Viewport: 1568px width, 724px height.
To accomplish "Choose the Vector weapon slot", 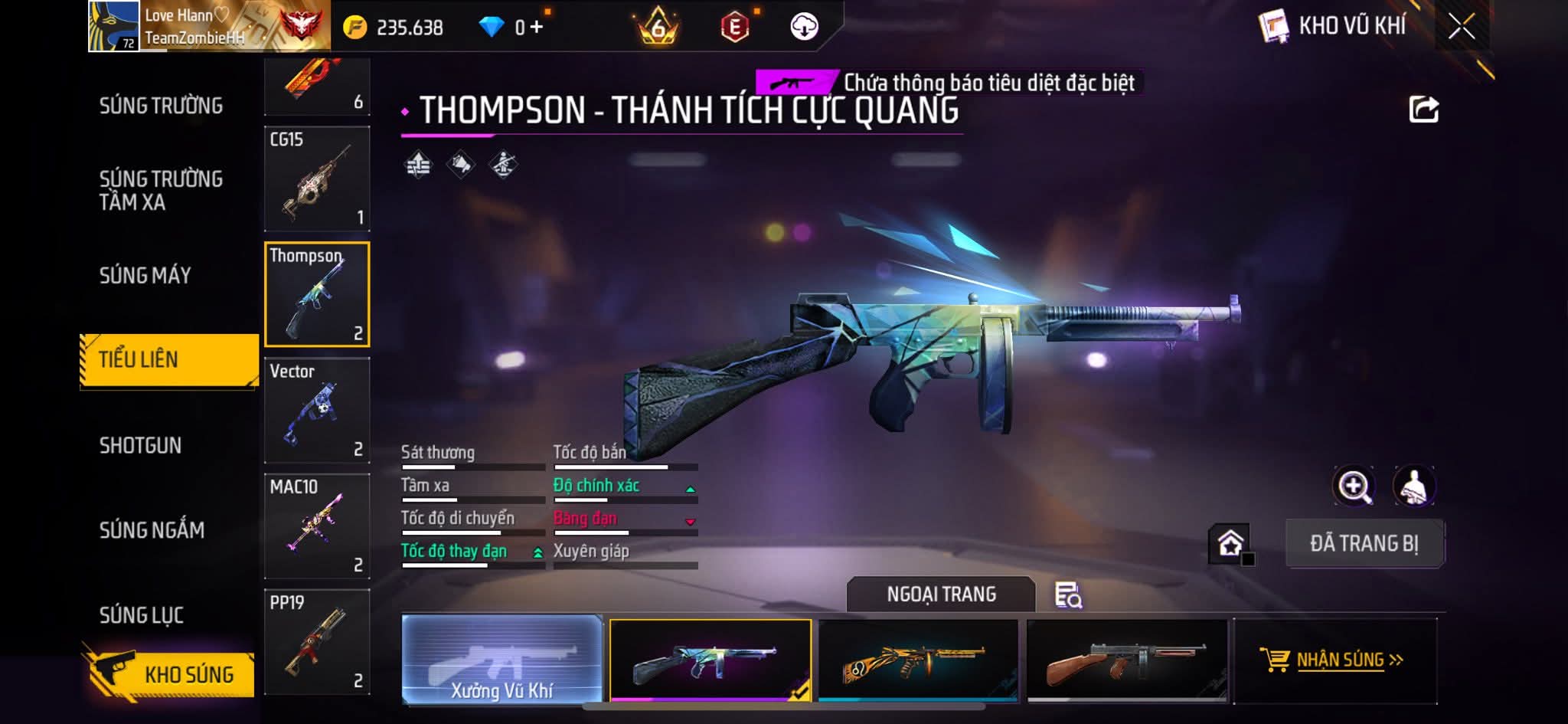I will [x=317, y=410].
